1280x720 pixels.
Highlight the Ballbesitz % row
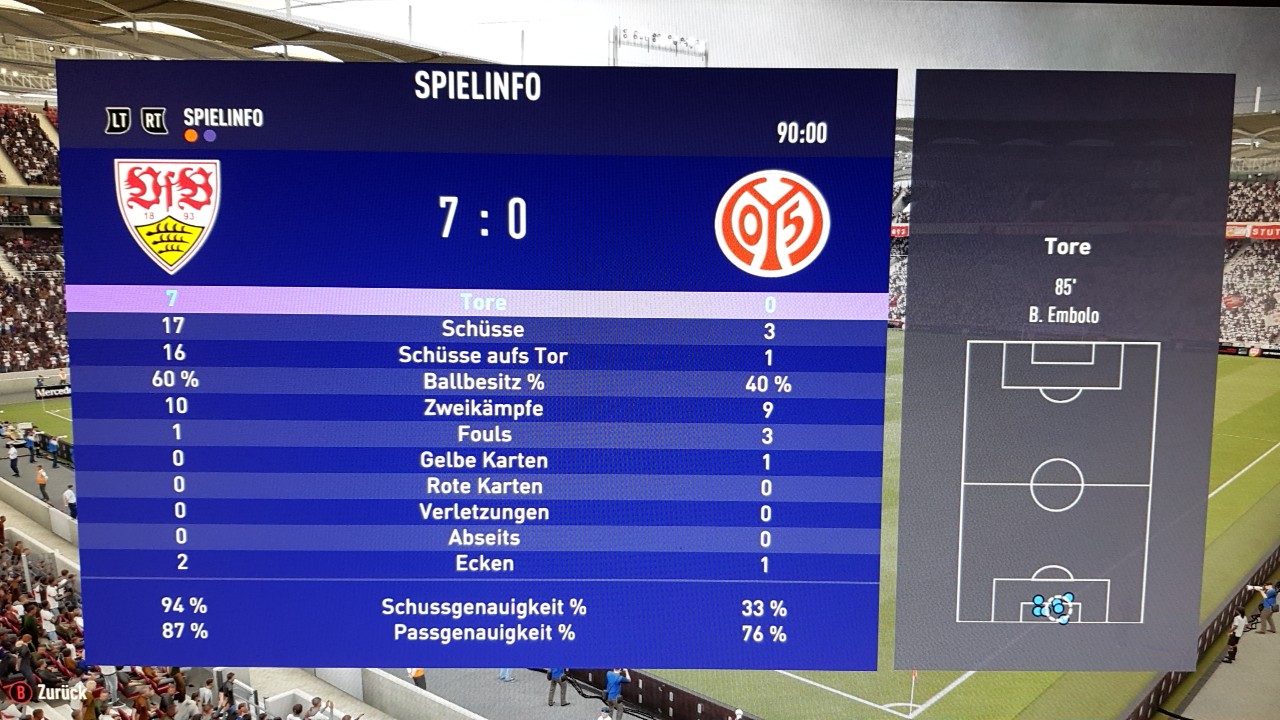click(483, 382)
